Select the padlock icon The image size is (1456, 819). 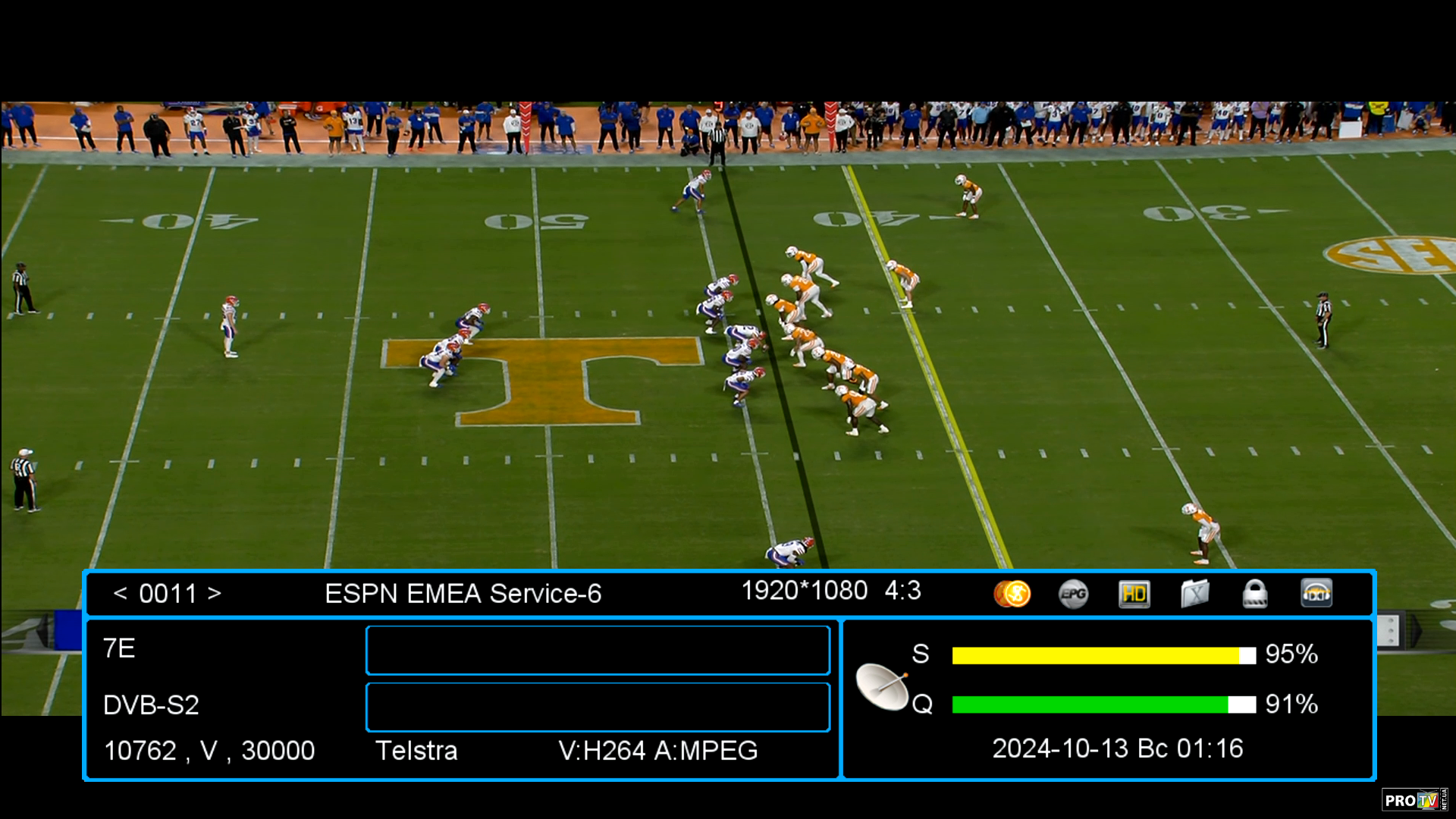click(1255, 594)
